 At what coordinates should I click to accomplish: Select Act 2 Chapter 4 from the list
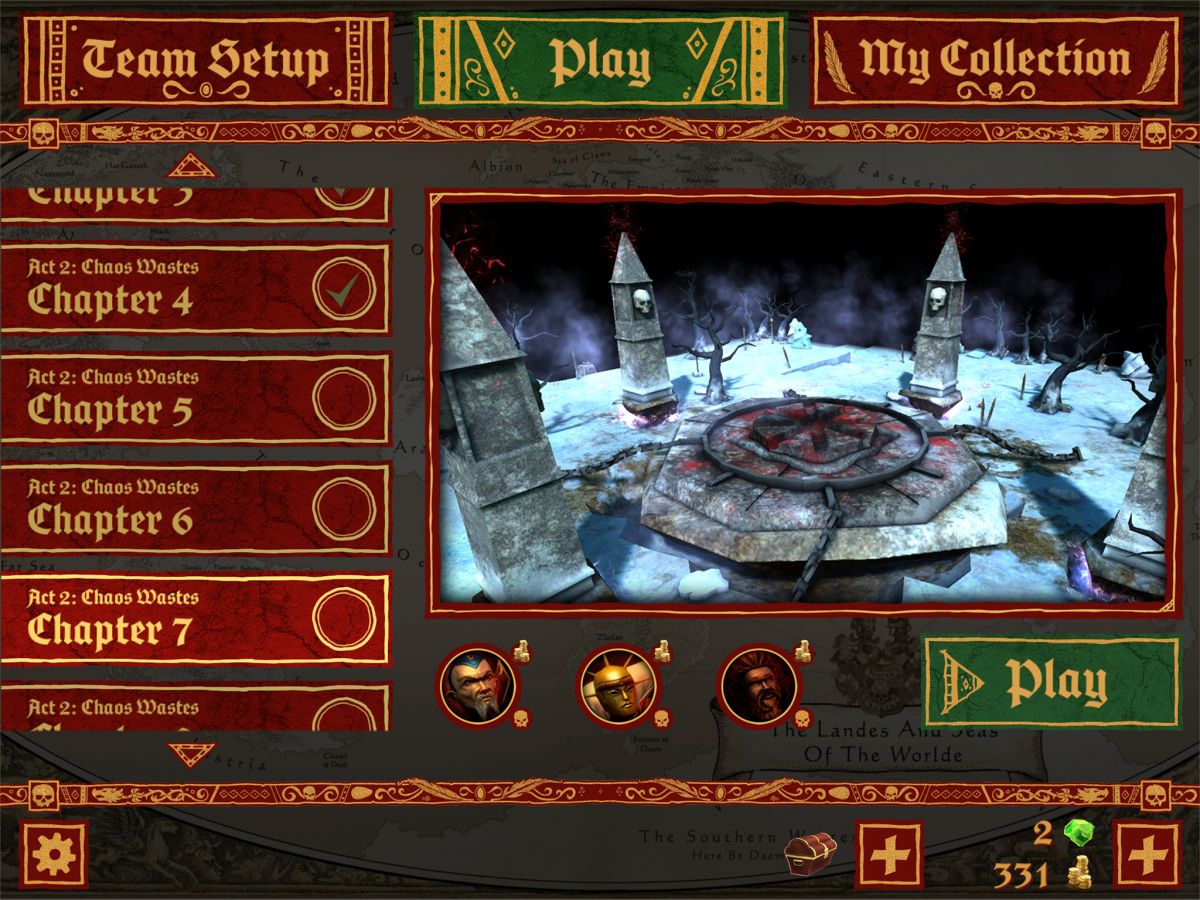tap(195, 289)
